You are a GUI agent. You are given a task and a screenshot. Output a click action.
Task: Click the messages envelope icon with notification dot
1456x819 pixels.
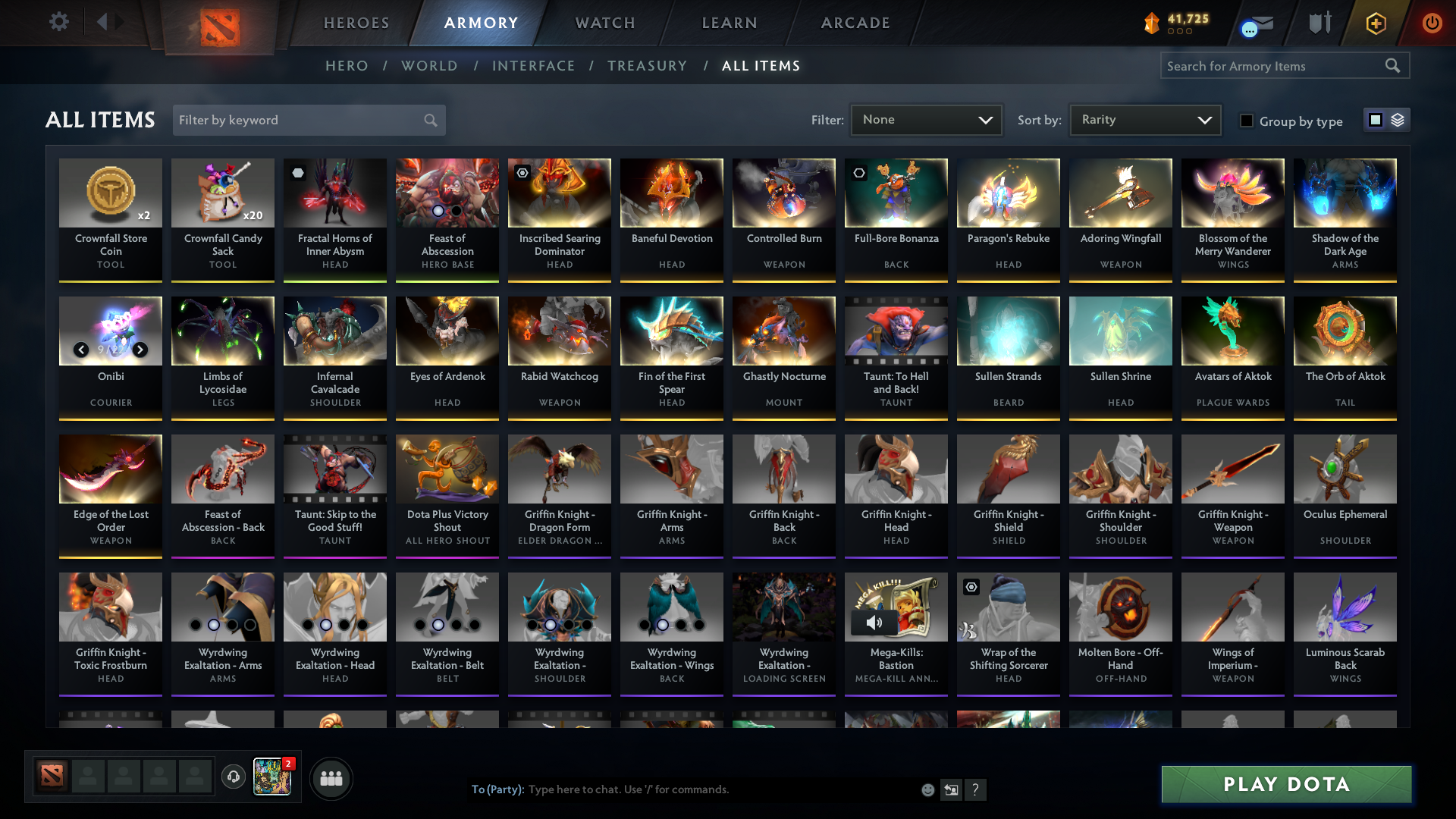point(1254,24)
